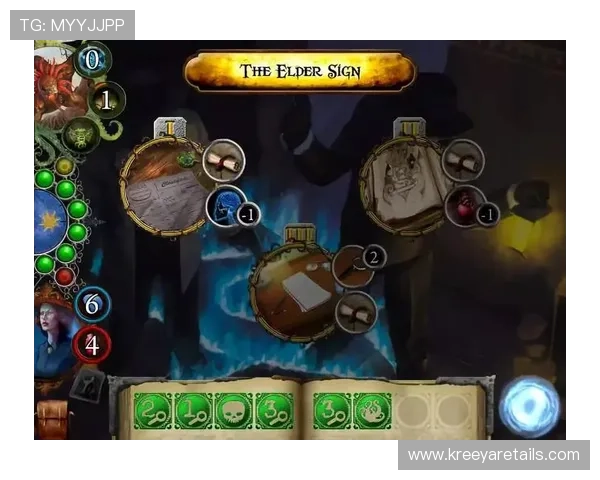
Task: Pick the 1-investigation green die
Action: (x=193, y=410)
